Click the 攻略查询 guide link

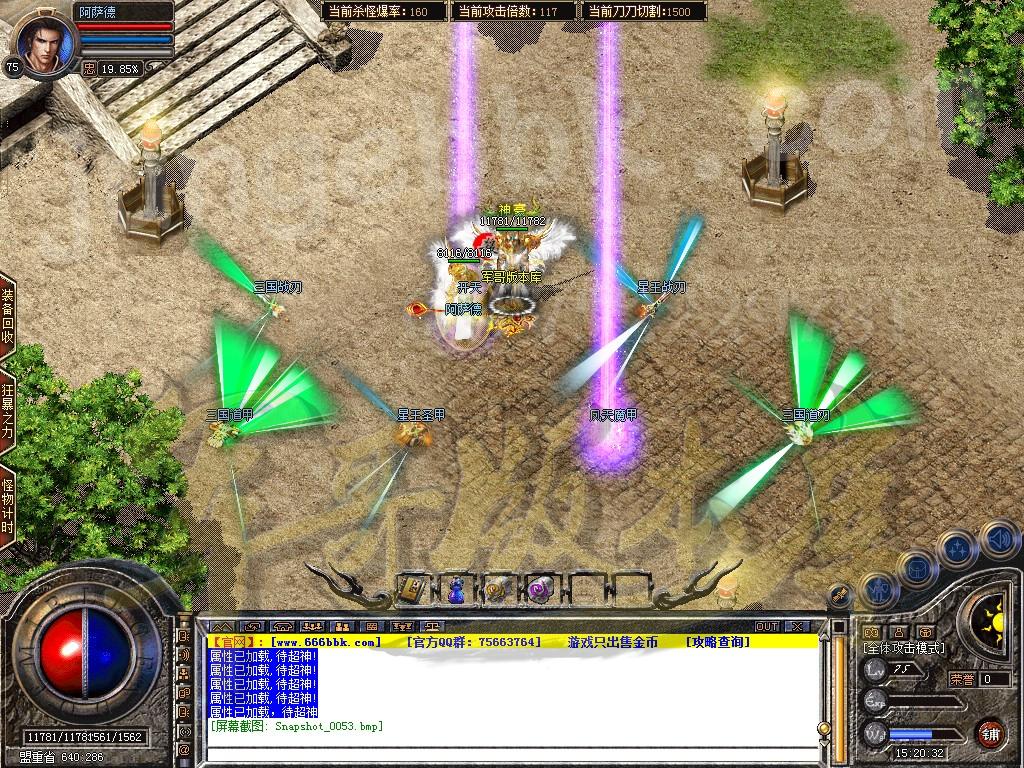coord(718,641)
